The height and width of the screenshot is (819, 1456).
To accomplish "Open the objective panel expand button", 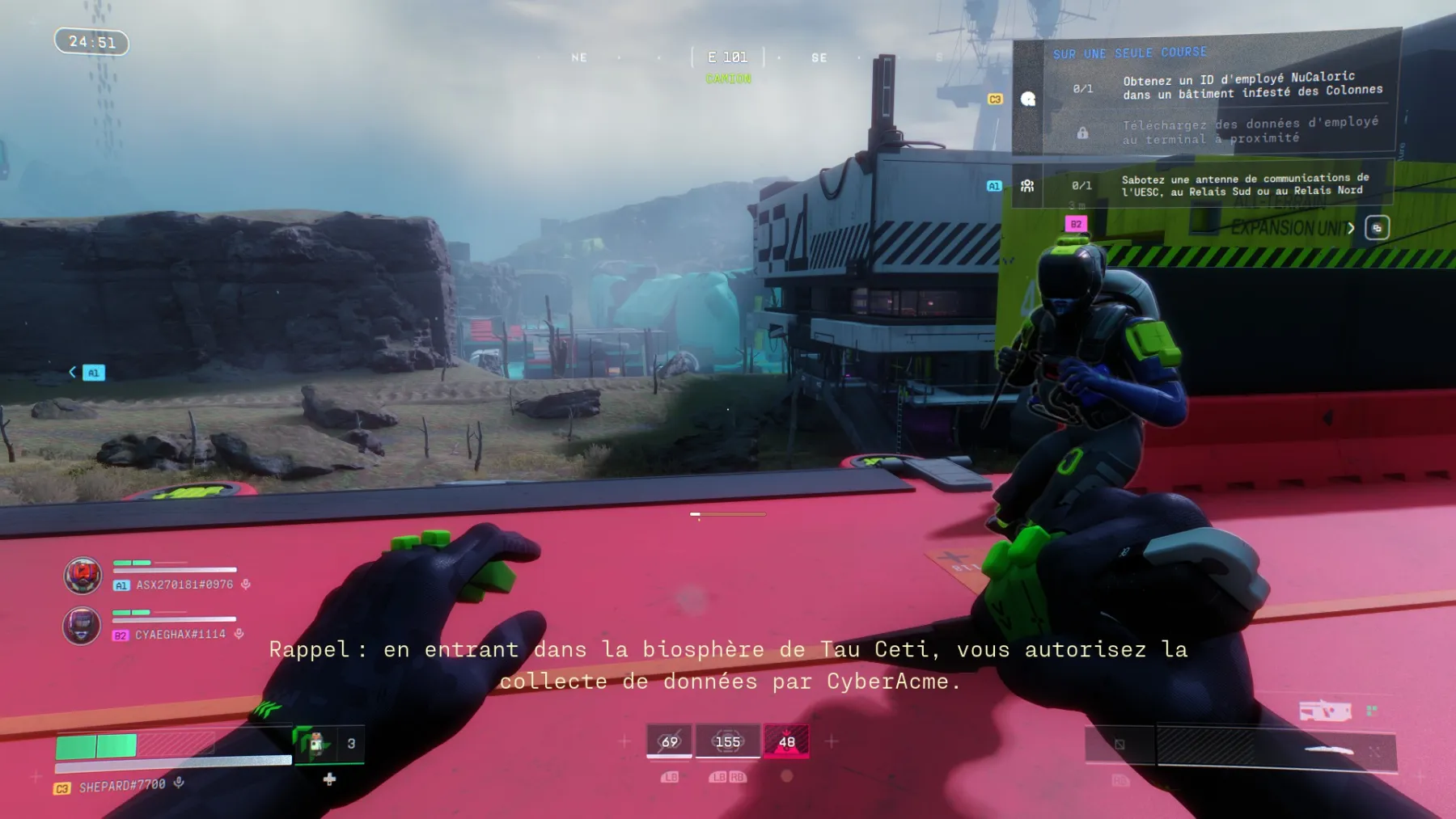I will 1377,228.
